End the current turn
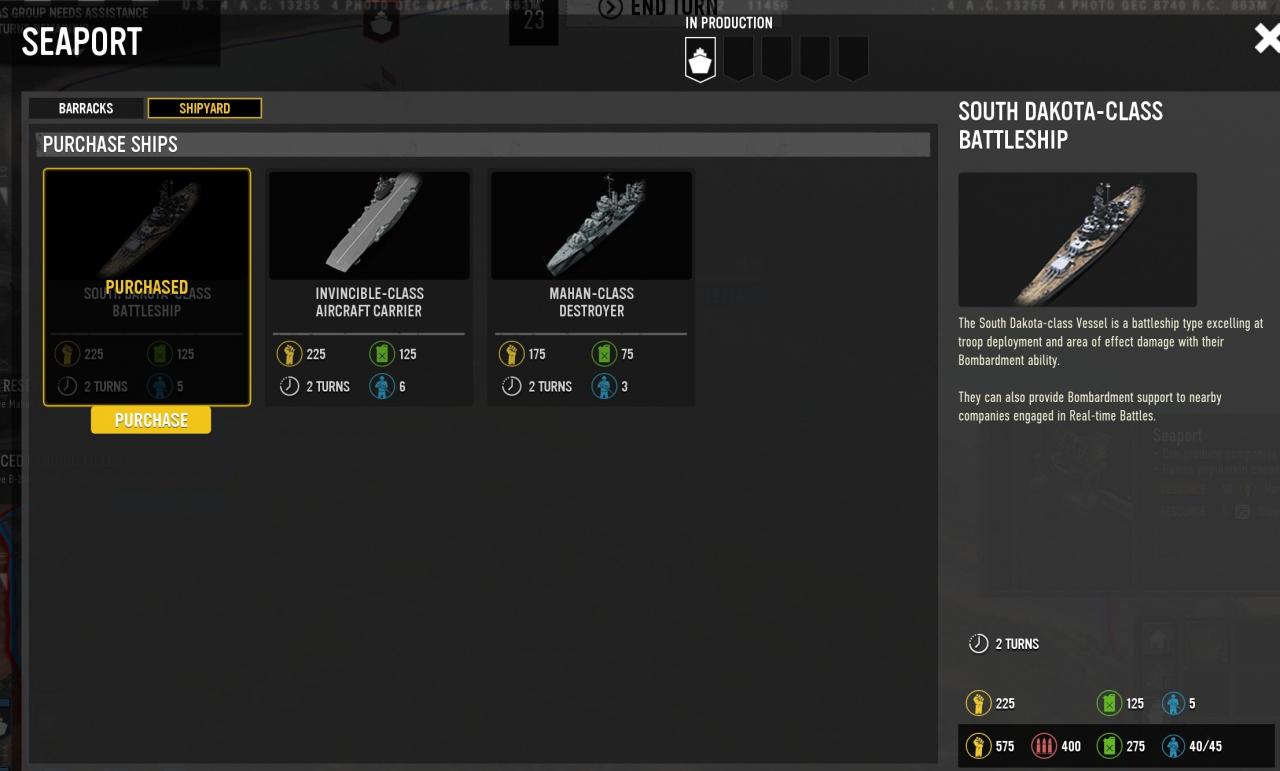This screenshot has height=771, width=1280. [660, 9]
